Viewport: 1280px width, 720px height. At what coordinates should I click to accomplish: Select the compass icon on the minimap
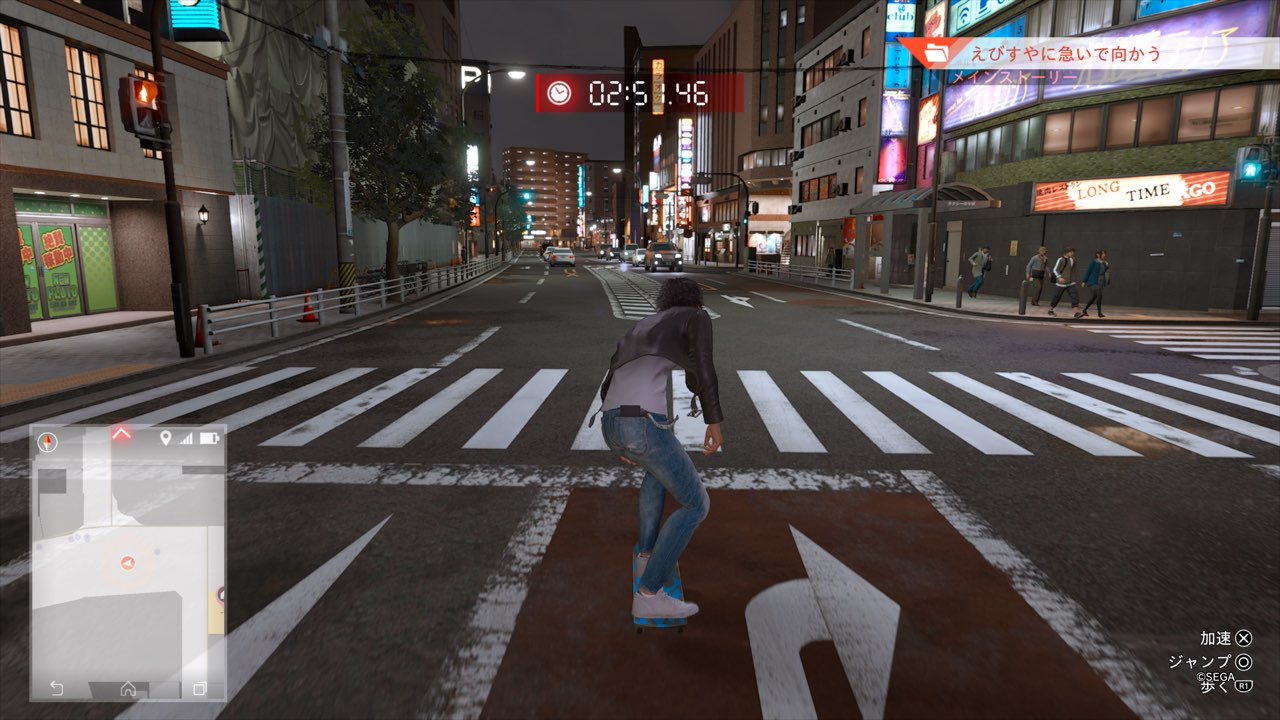[47, 441]
